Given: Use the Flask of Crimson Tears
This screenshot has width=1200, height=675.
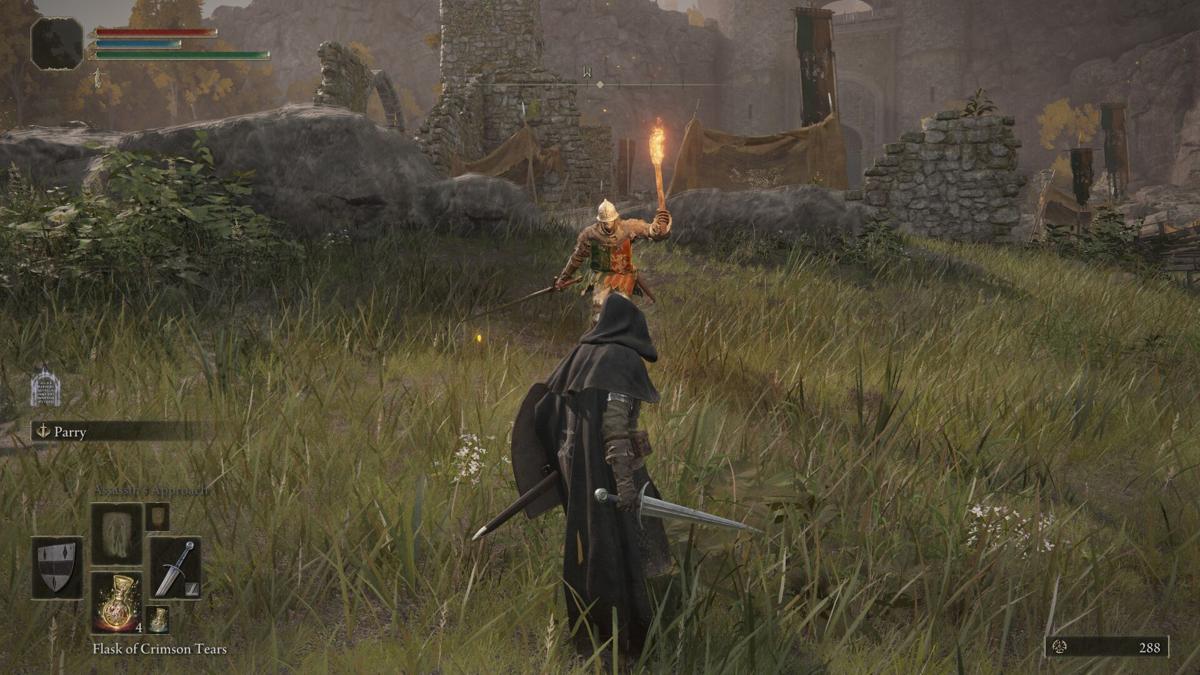Looking at the screenshot, I should click(117, 603).
